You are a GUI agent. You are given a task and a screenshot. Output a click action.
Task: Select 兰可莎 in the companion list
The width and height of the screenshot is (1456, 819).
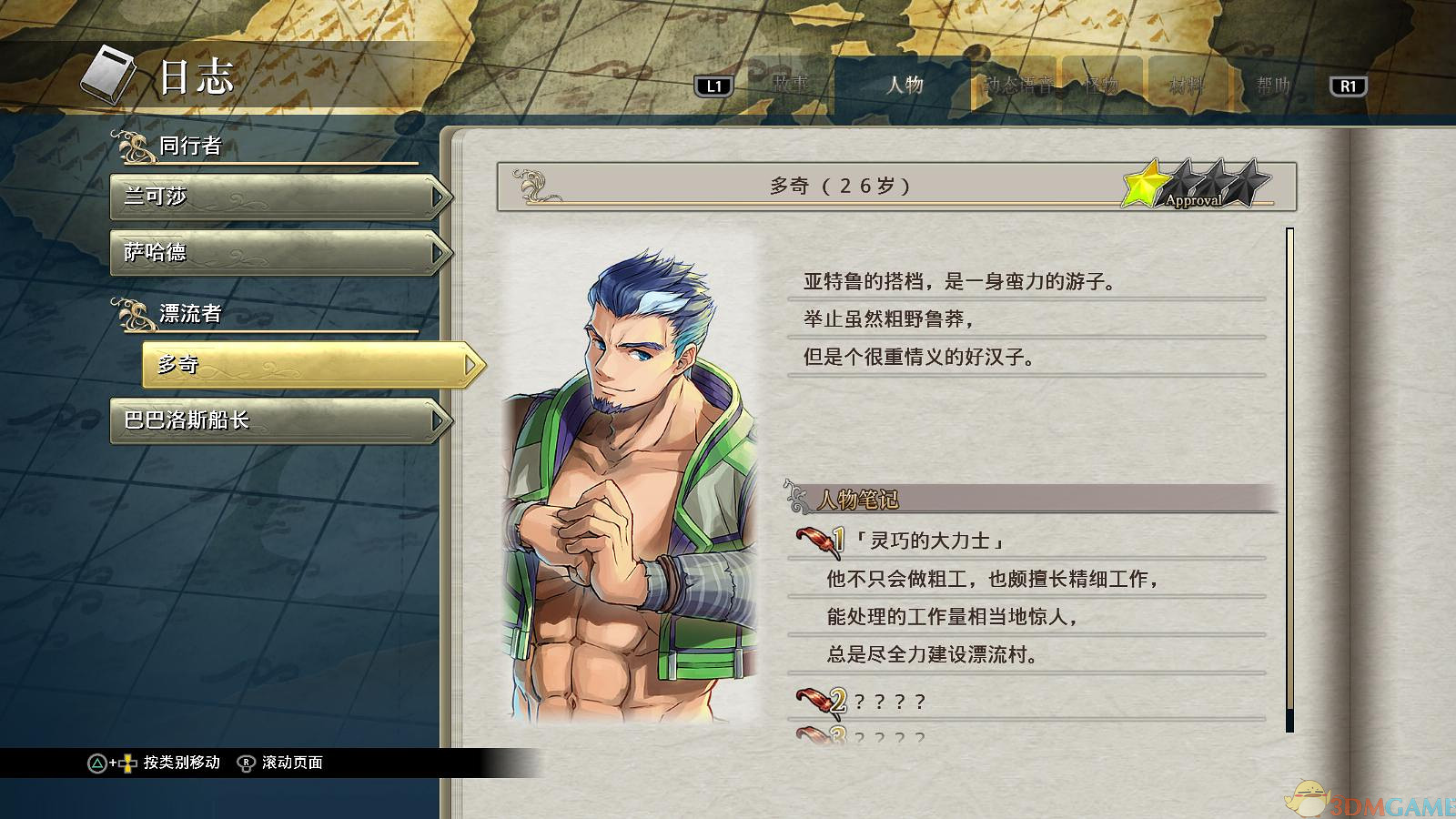(279, 197)
